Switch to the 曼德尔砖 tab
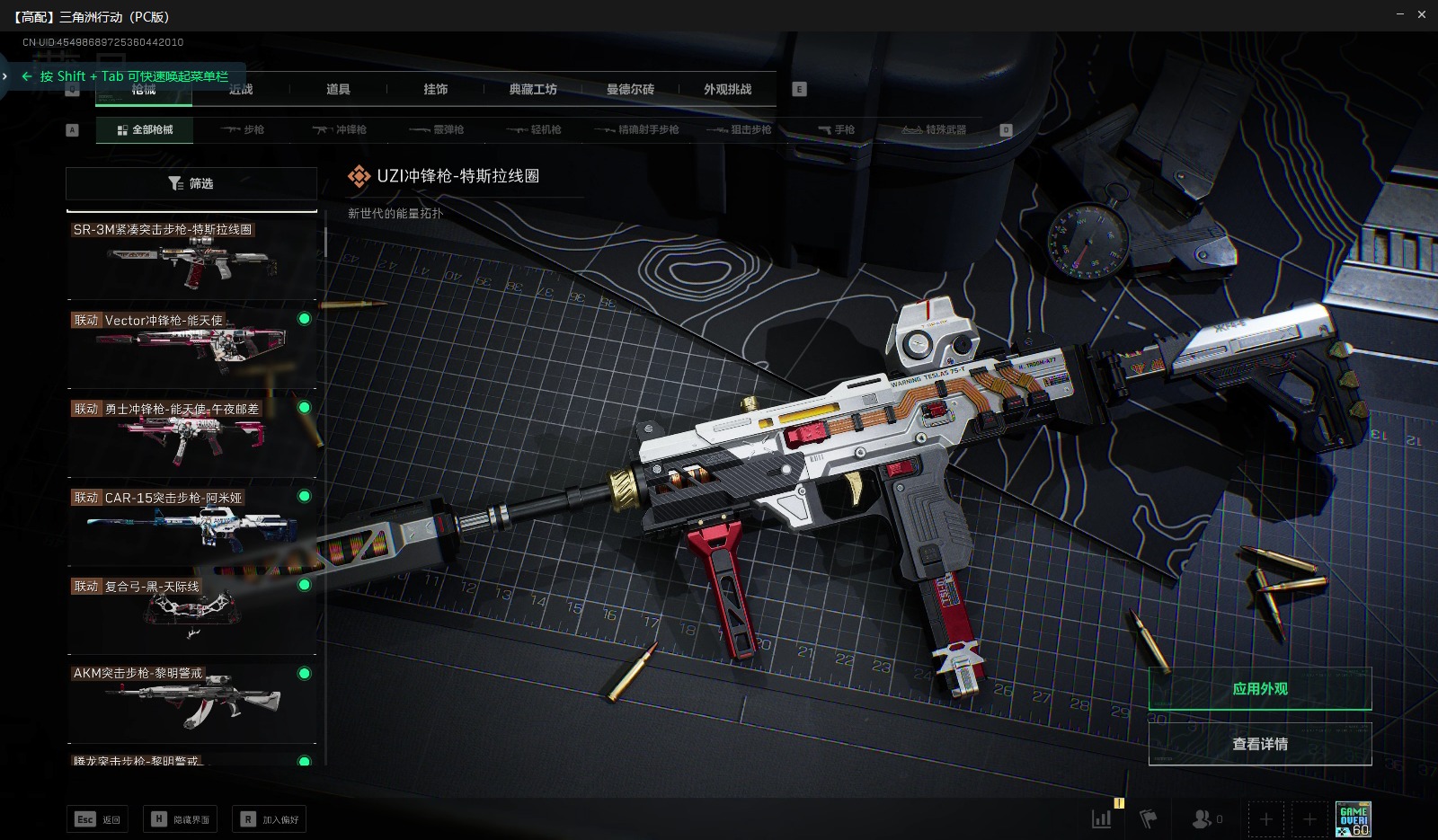The image size is (1438, 840). tap(630, 89)
